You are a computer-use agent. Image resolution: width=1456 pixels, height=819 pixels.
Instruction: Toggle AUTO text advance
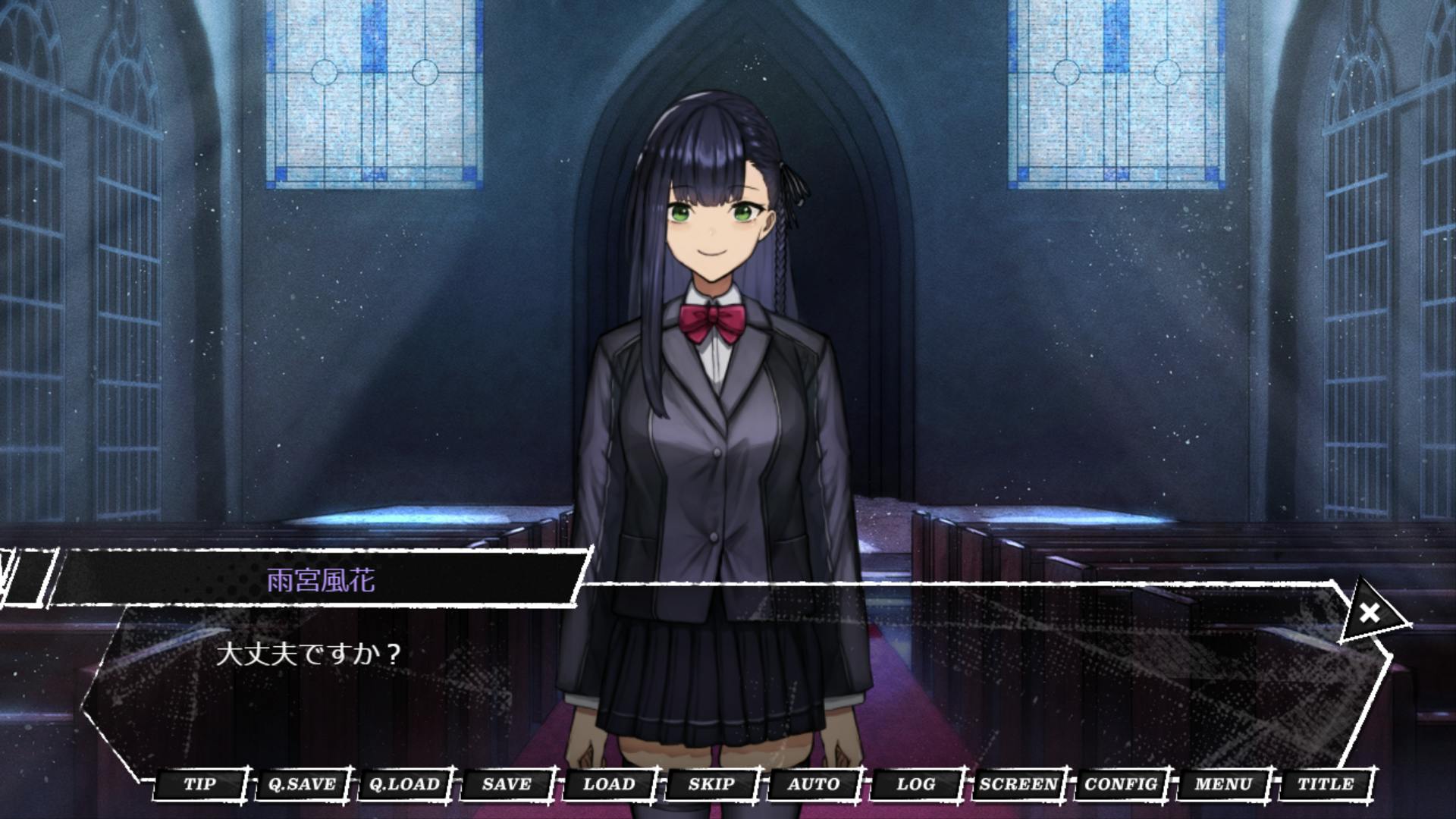[x=814, y=784]
